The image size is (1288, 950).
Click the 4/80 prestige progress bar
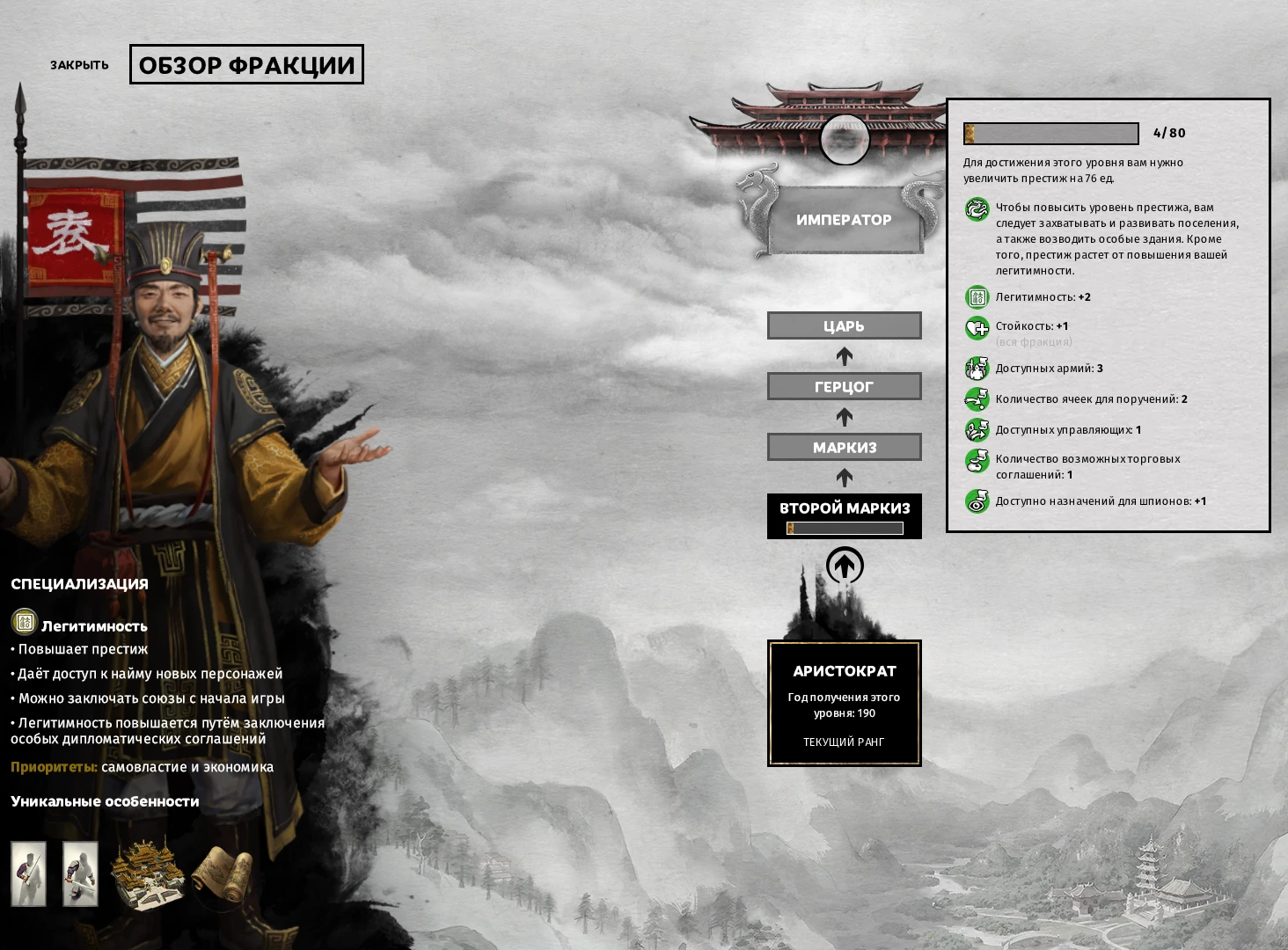[1052, 134]
